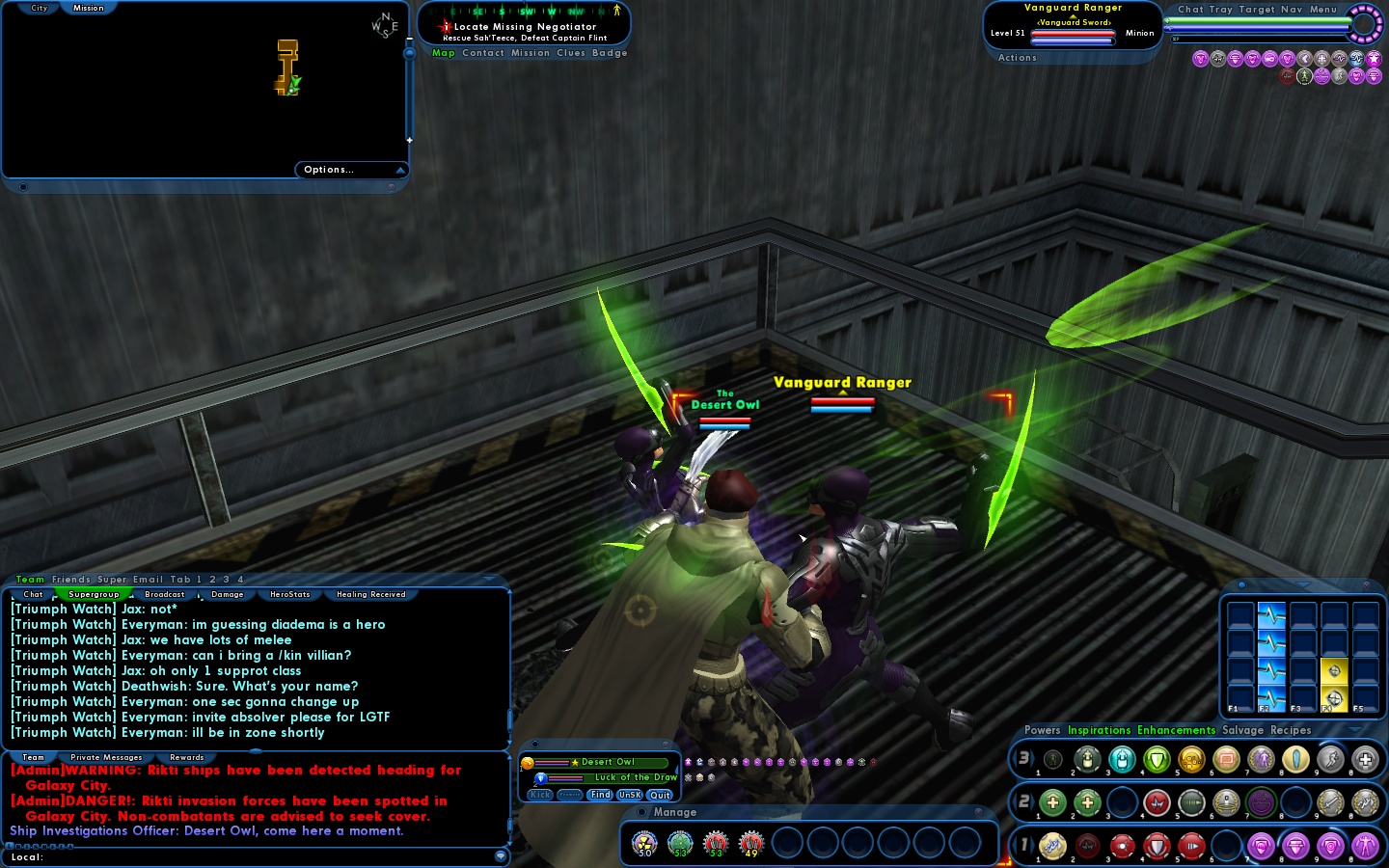Image resolution: width=1389 pixels, height=868 pixels.
Task: Click Find in the team member window
Action: point(600,795)
